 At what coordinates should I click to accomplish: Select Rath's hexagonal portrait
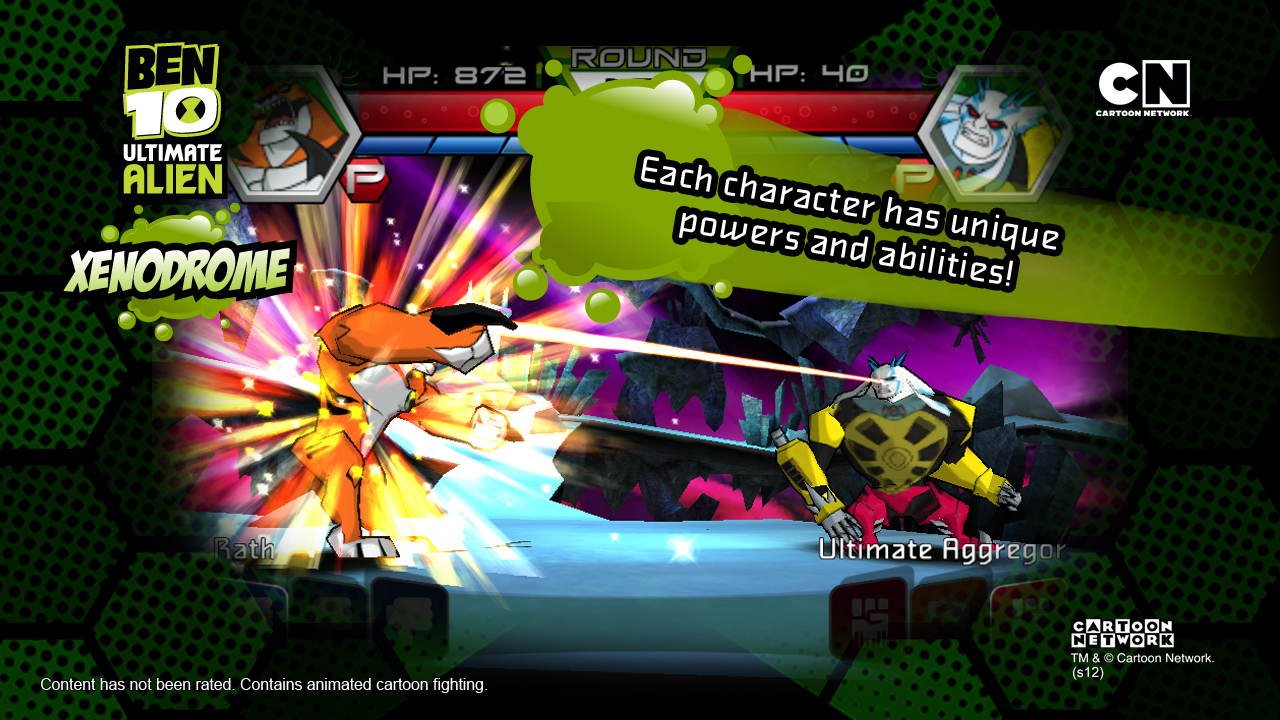[x=296, y=135]
